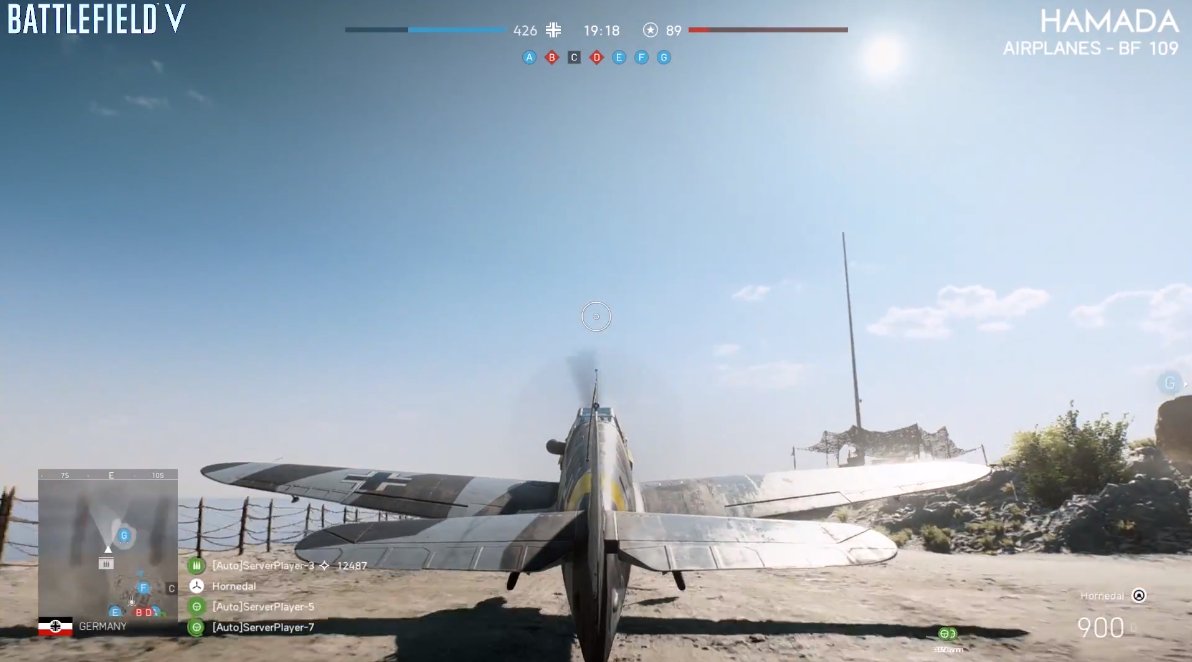Select objective A in the top flag row
This screenshot has width=1192, height=662.
point(529,57)
